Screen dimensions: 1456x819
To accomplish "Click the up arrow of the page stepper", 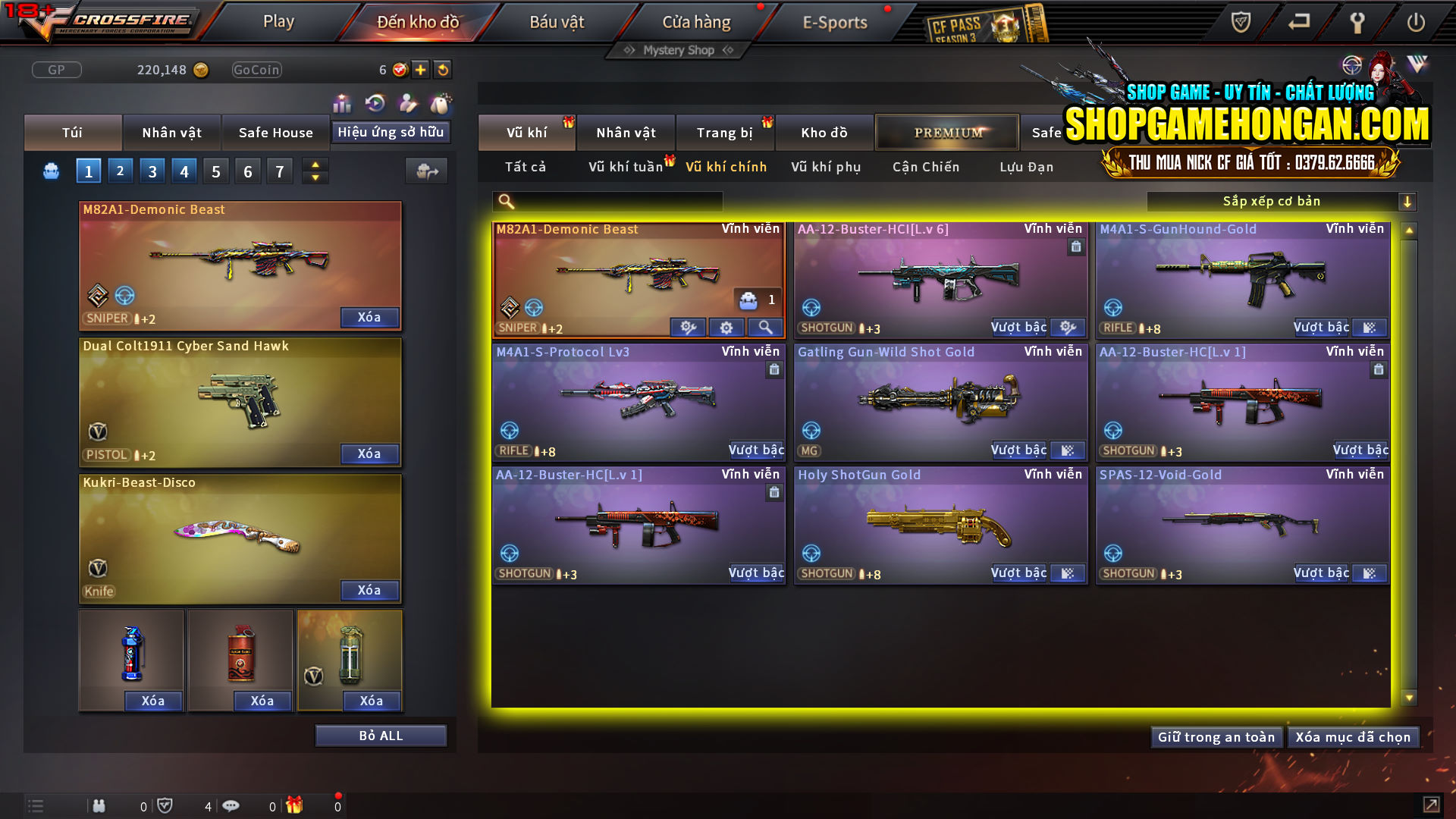I will coord(315,164).
